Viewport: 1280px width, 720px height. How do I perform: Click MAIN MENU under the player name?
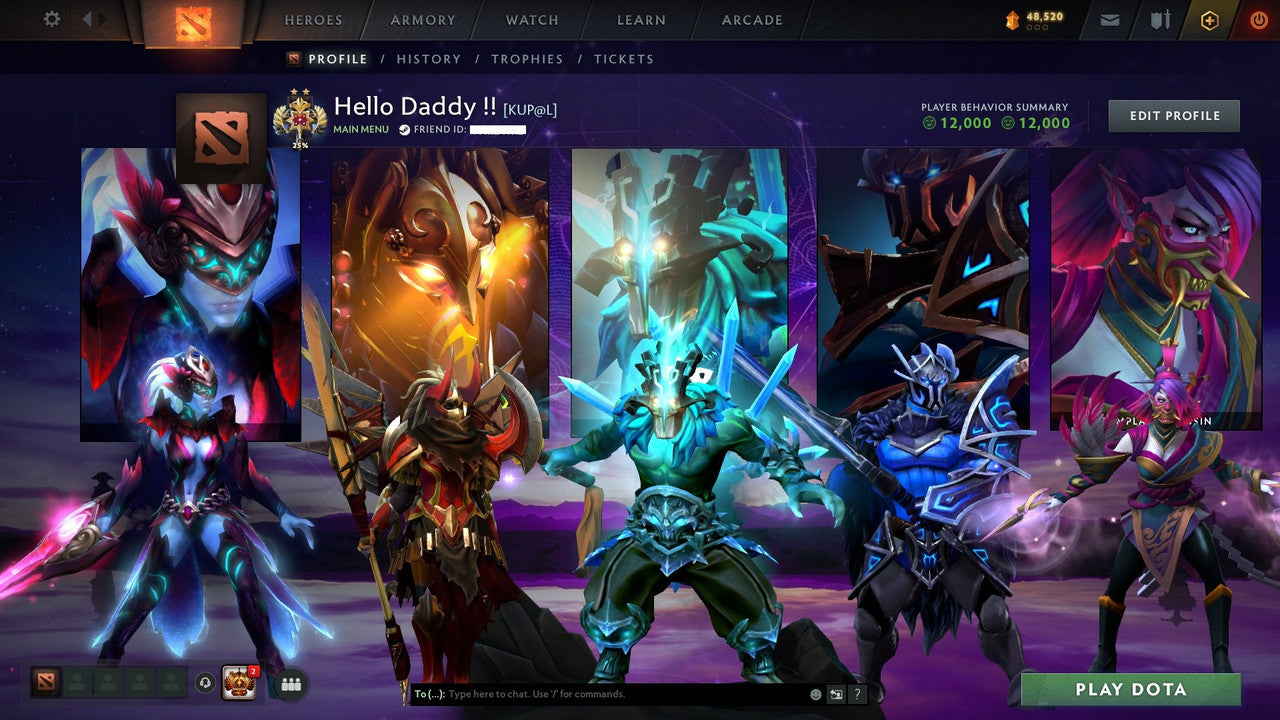(x=362, y=129)
